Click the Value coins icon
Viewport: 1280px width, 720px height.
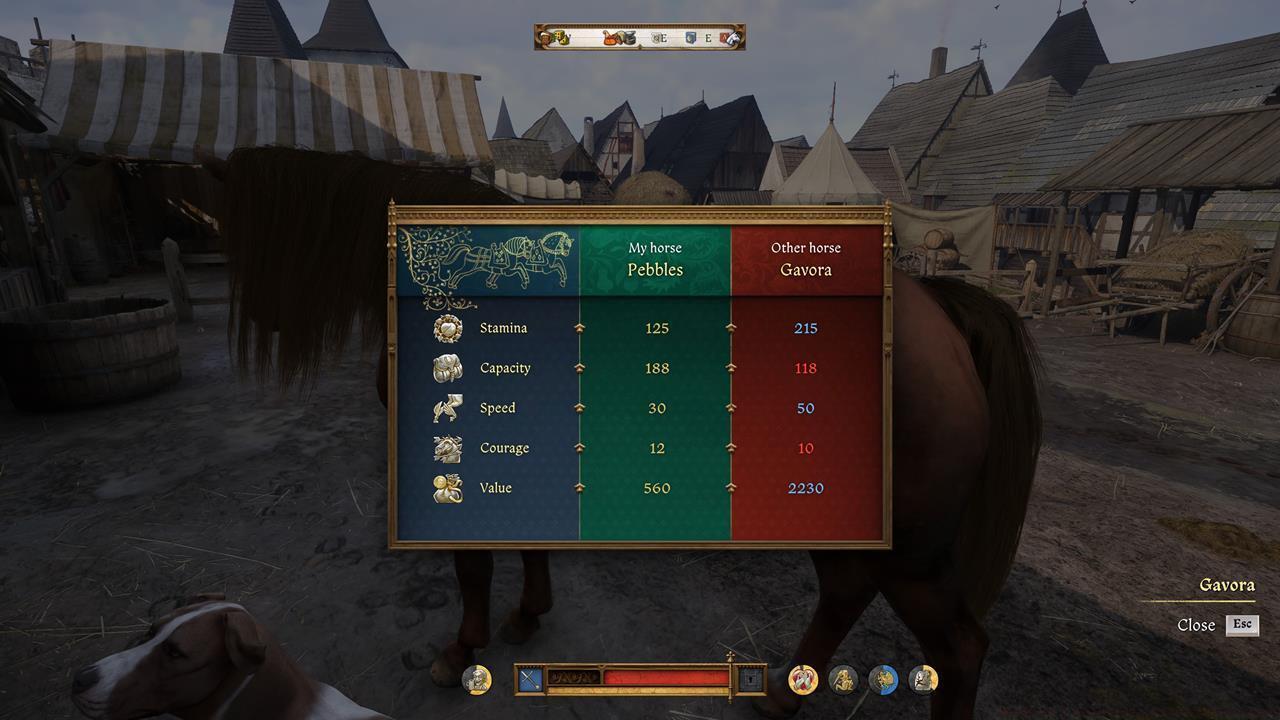[447, 488]
